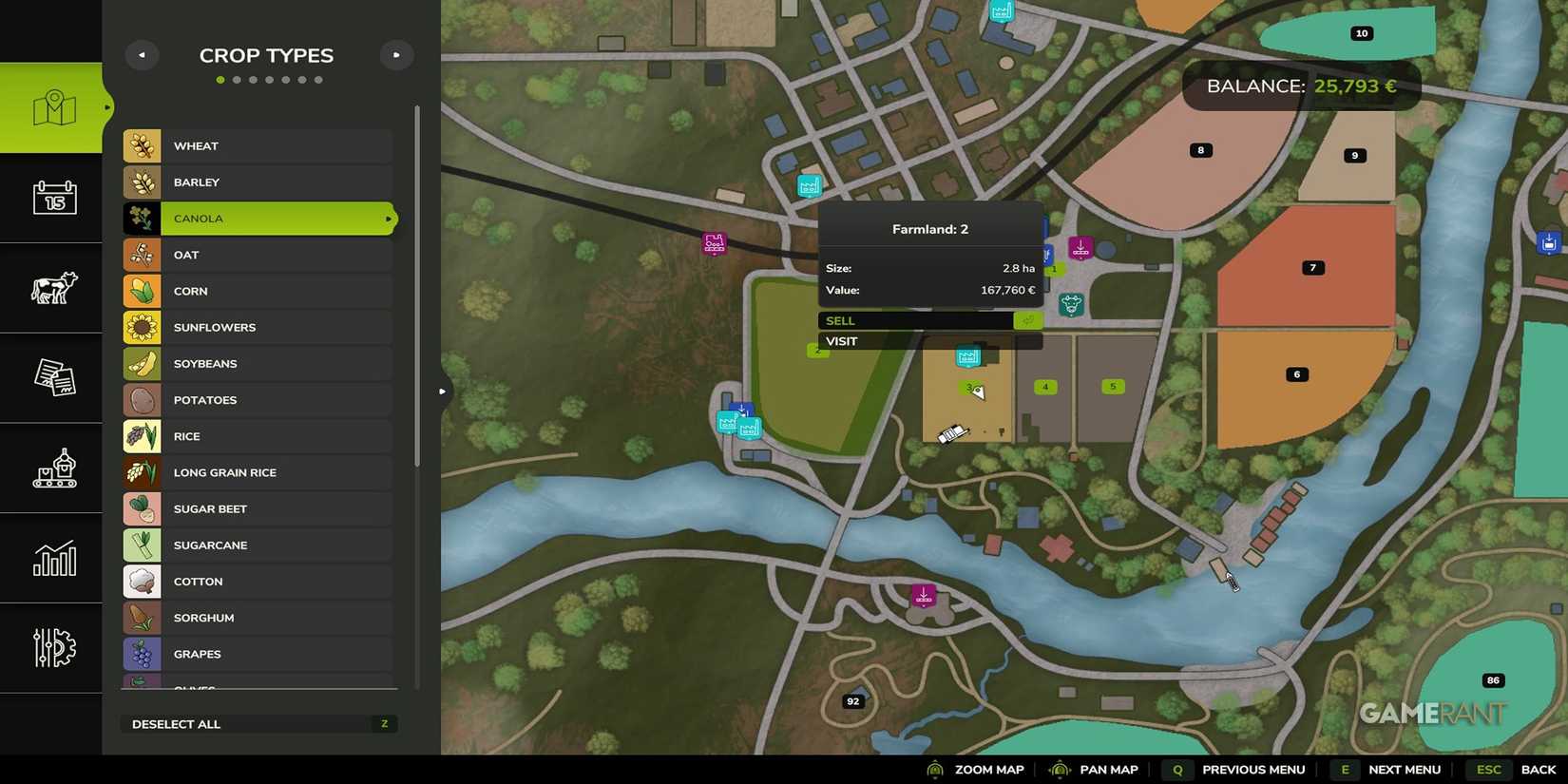
Task: Click the right arrow next to Crop Types
Action: 396,54
